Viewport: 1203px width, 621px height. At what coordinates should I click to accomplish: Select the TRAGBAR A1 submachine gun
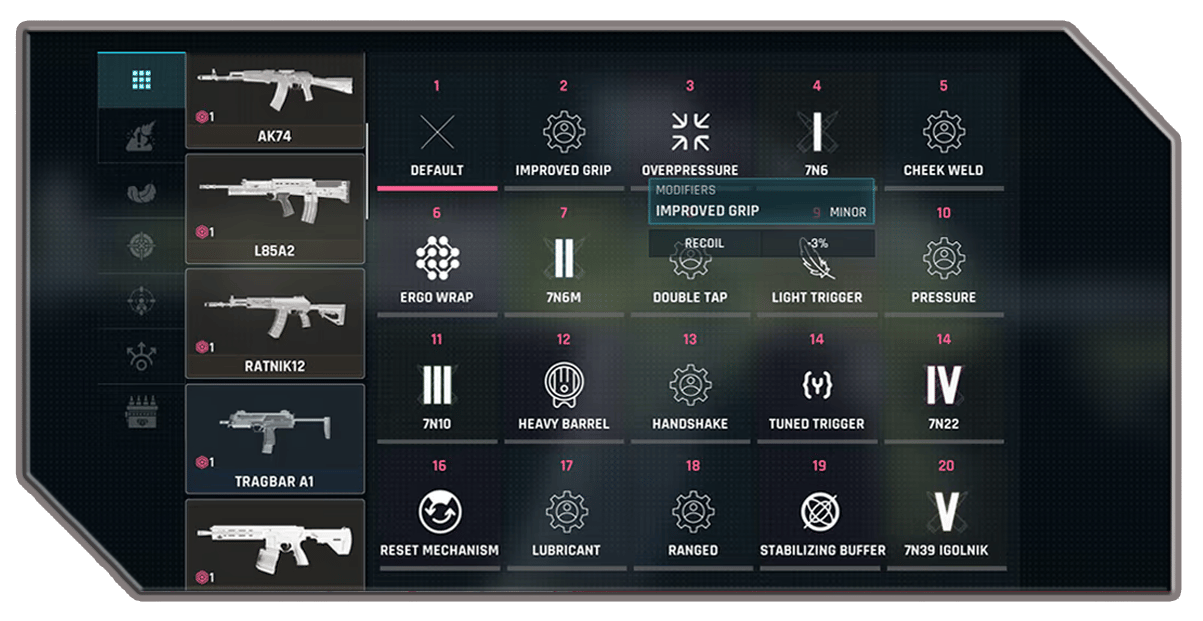275,437
